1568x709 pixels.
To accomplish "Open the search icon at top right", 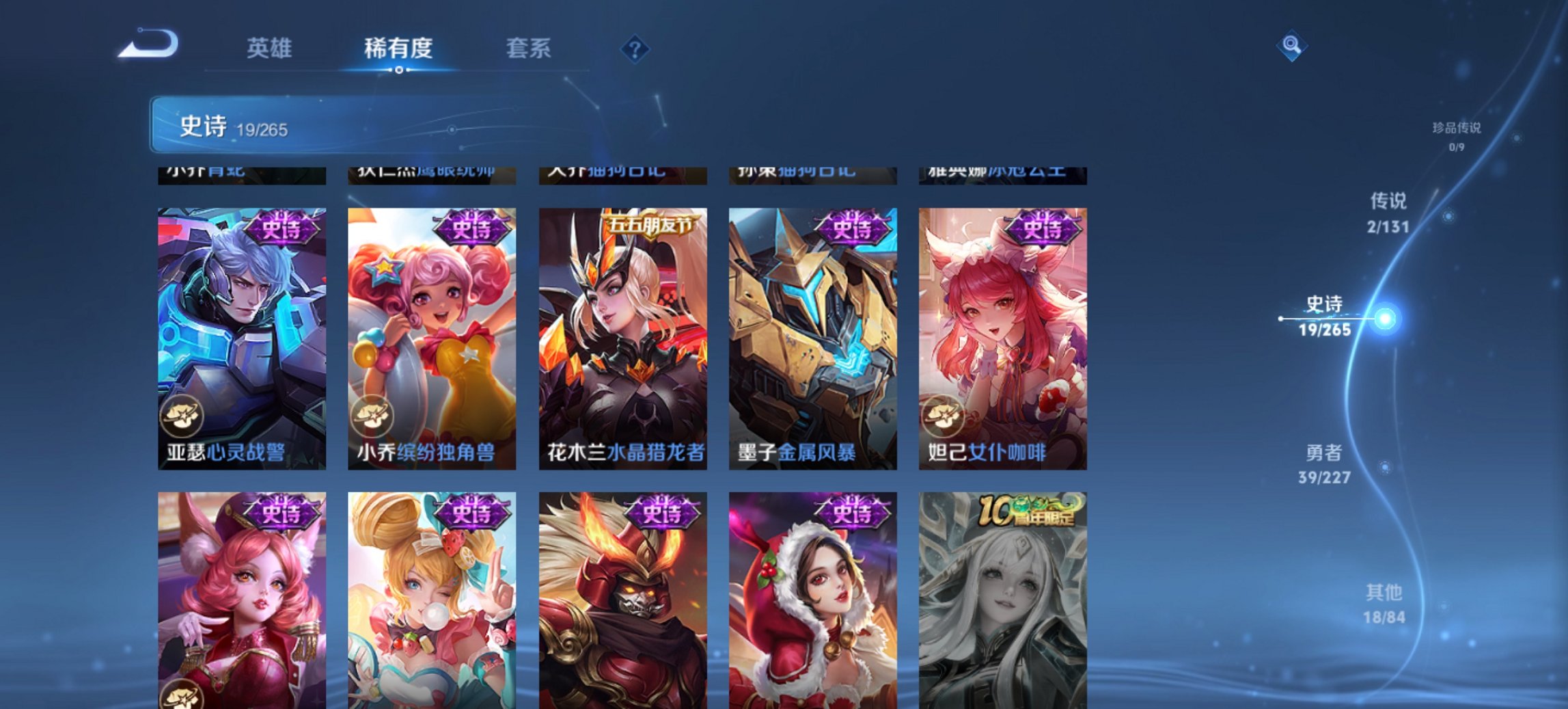I will pyautogui.click(x=1290, y=46).
